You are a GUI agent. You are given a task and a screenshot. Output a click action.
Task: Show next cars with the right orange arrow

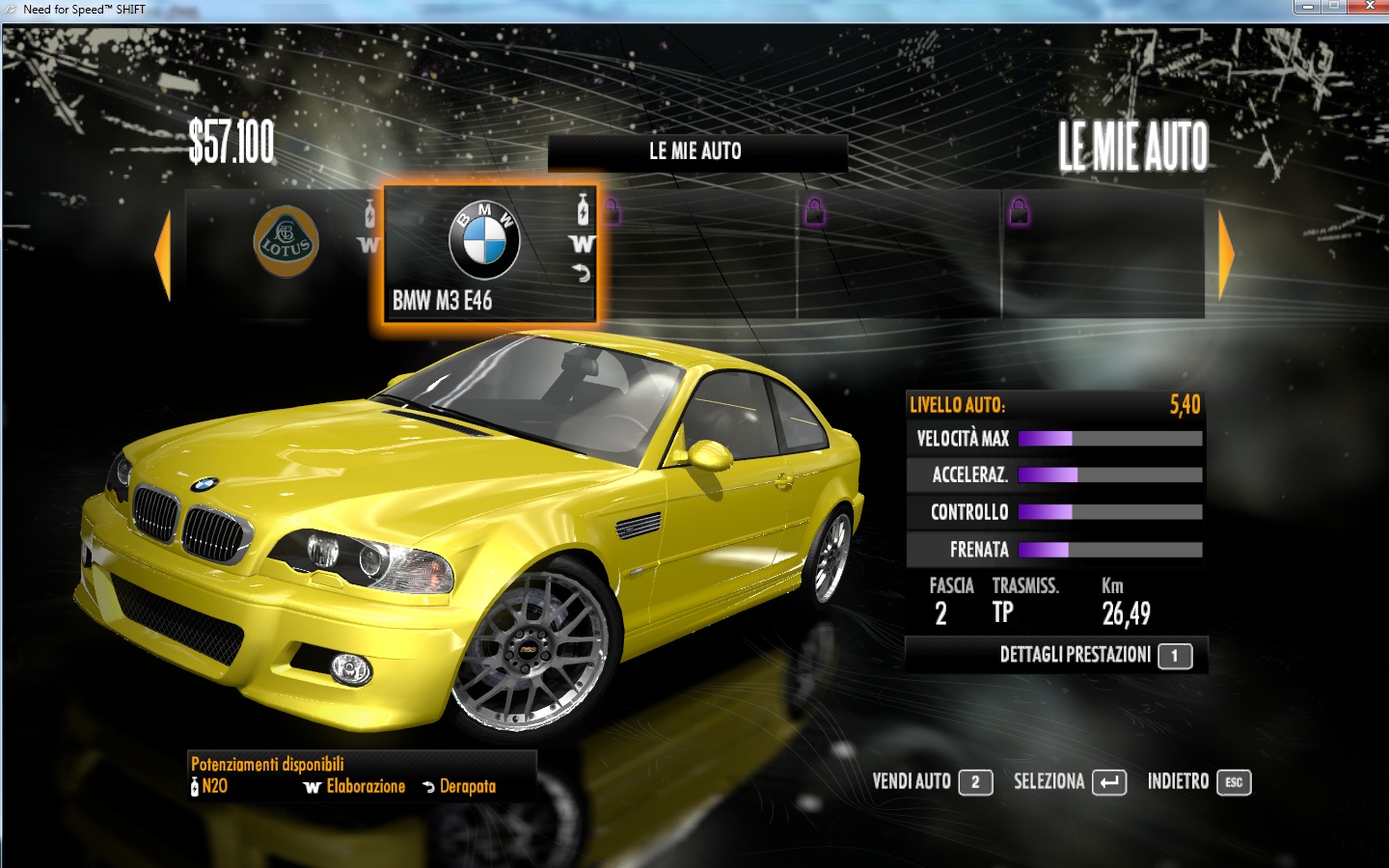[1226, 255]
